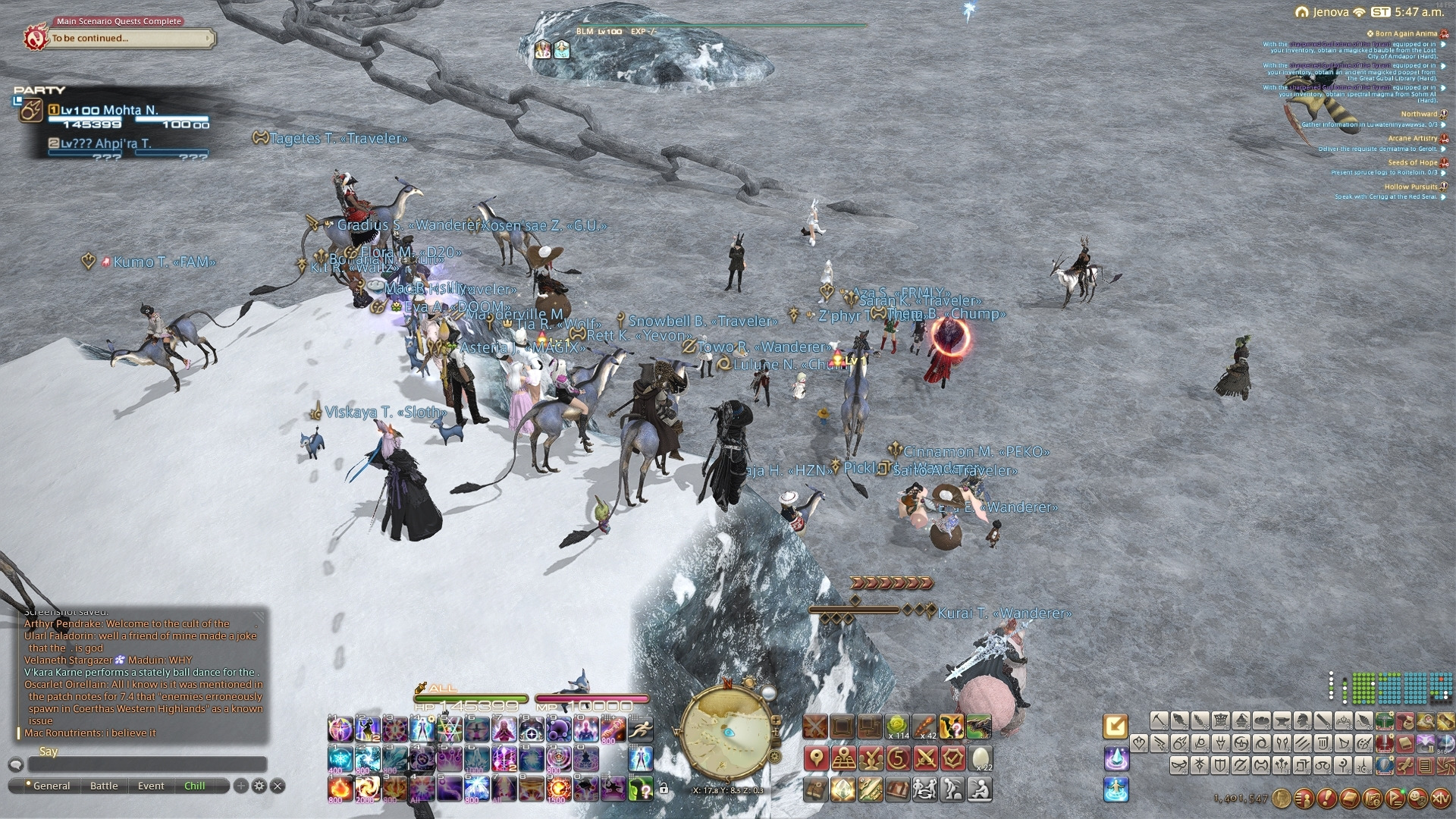Open the minimap

pyautogui.click(x=727, y=731)
